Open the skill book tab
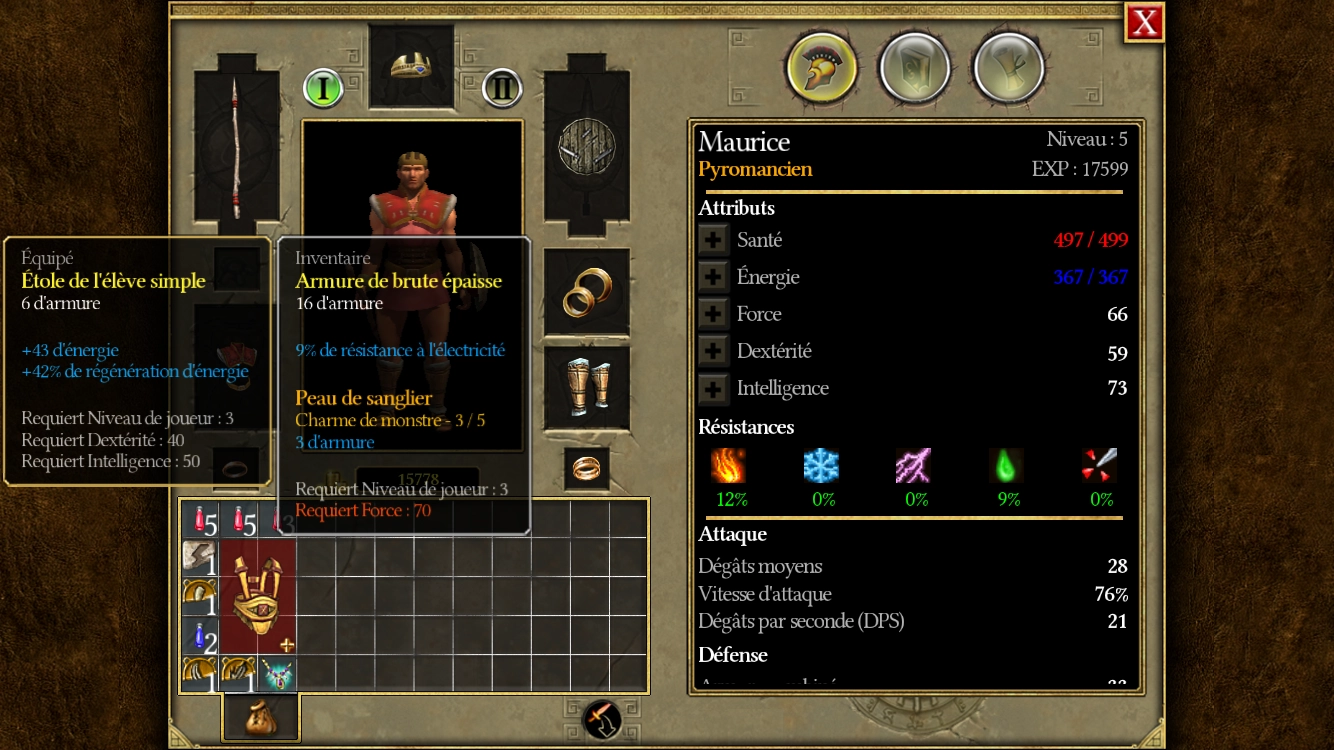The image size is (1334, 750). pyautogui.click(x=913, y=68)
